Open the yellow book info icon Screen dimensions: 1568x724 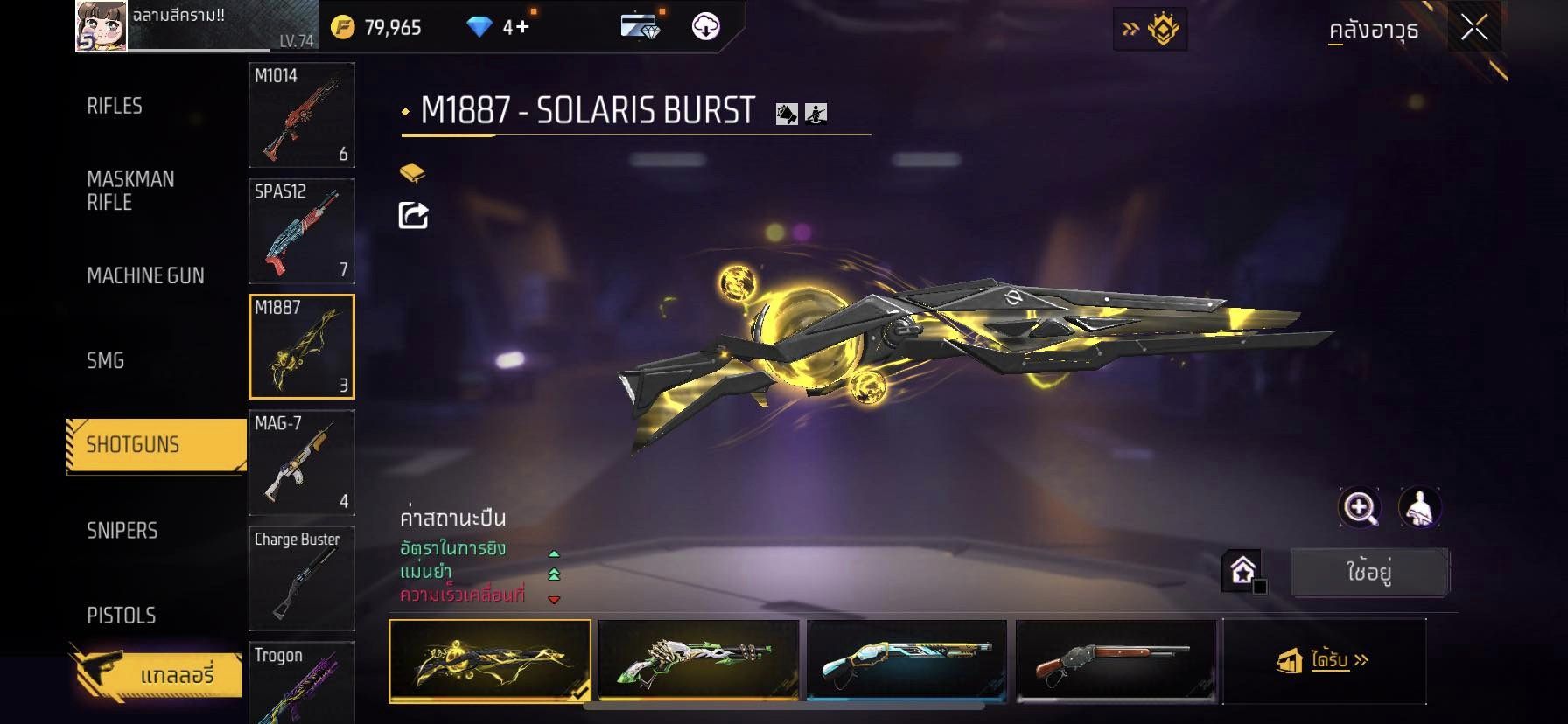pyautogui.click(x=412, y=172)
